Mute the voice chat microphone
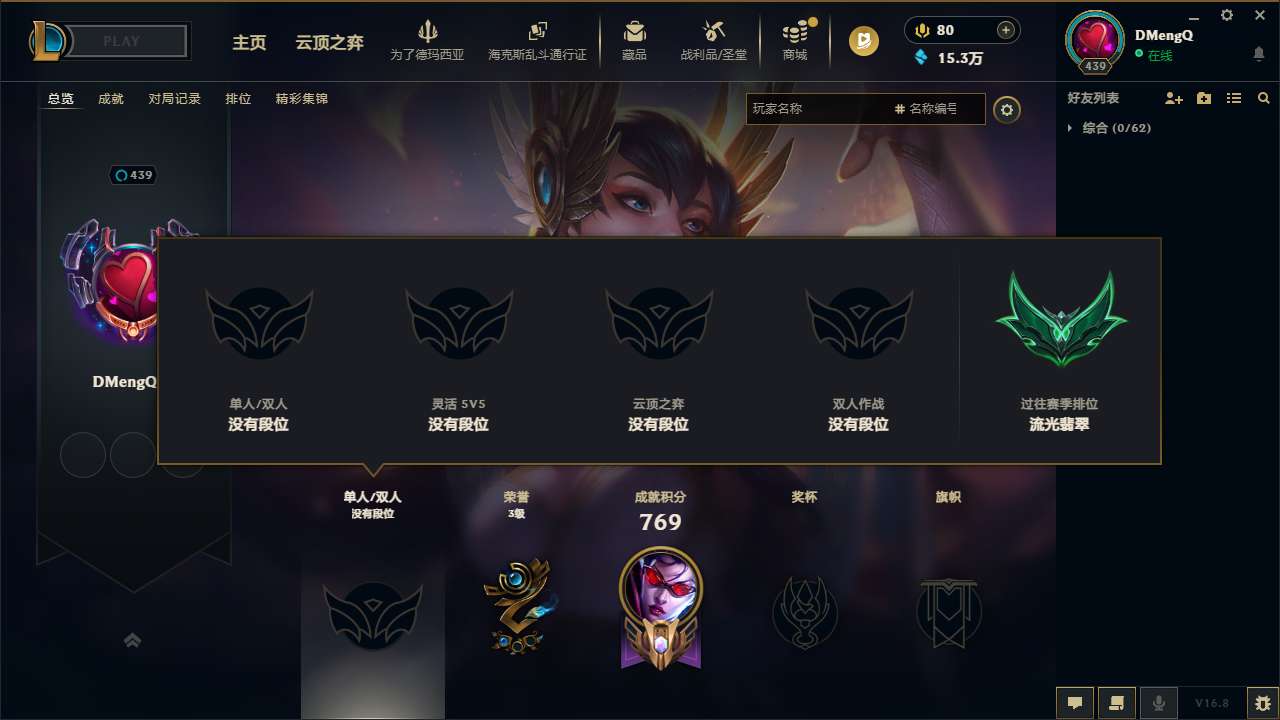 [1159, 703]
